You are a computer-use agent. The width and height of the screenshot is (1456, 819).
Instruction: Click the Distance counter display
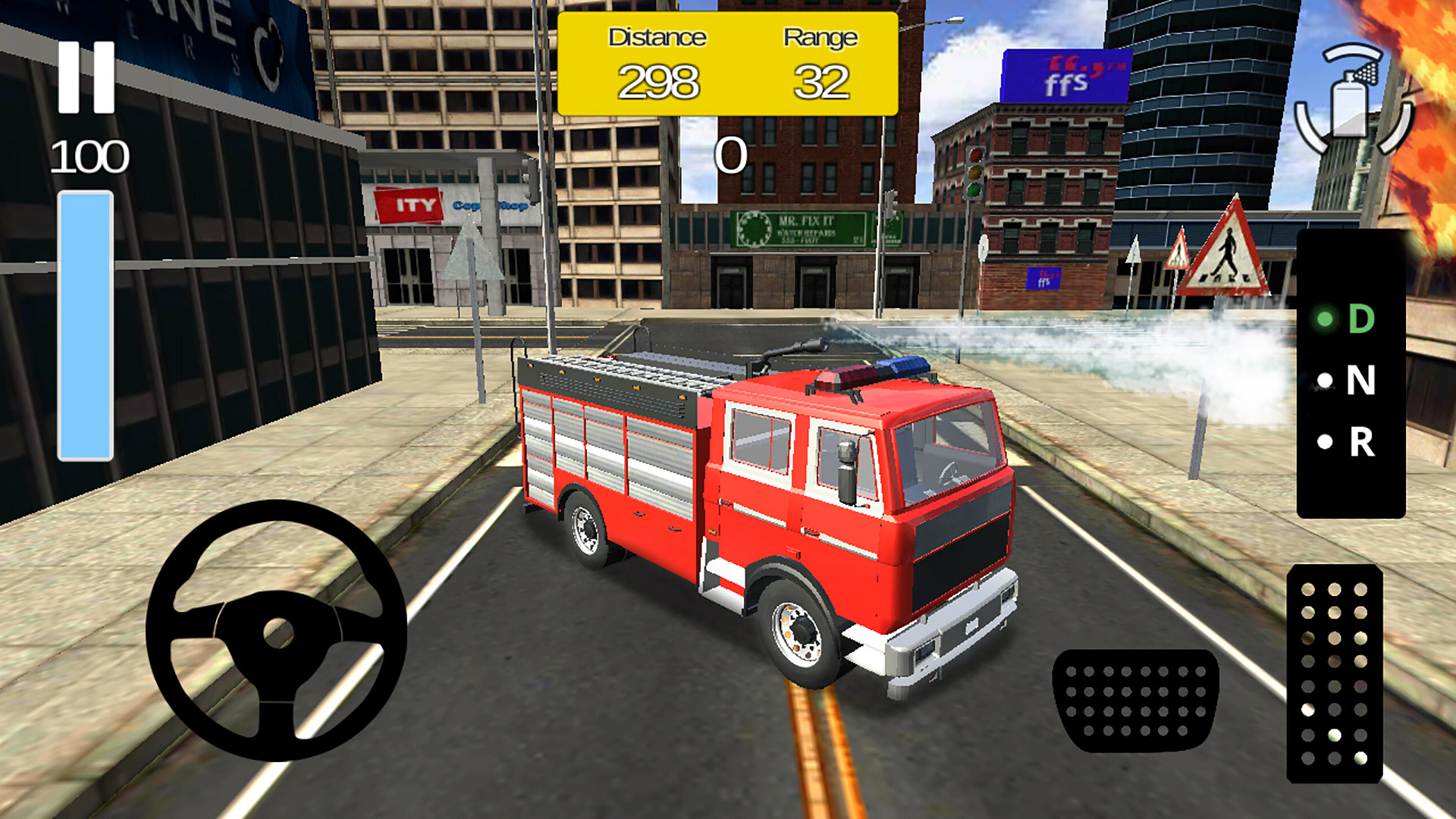pos(658,80)
